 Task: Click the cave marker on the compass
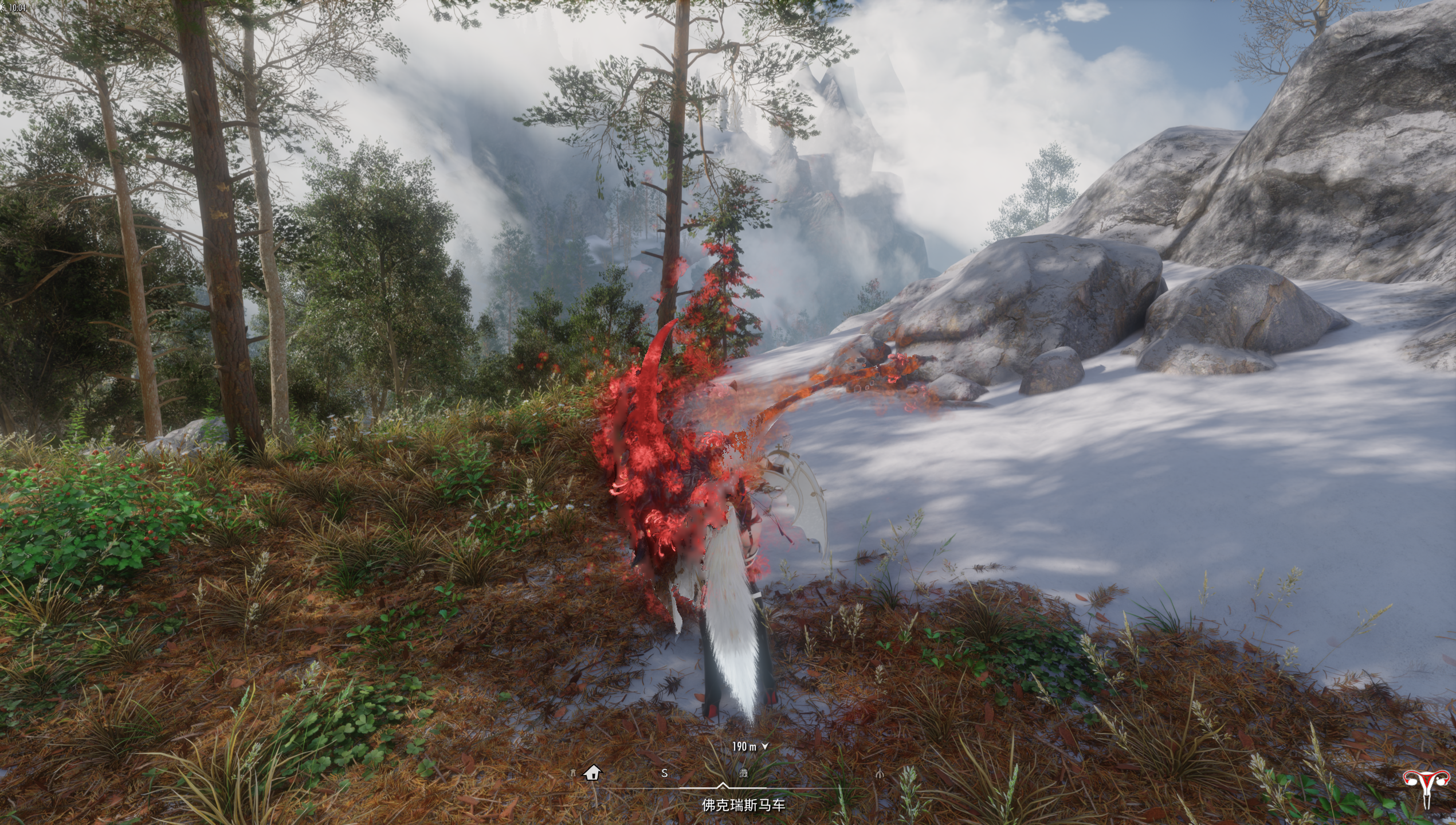pyautogui.click(x=744, y=773)
